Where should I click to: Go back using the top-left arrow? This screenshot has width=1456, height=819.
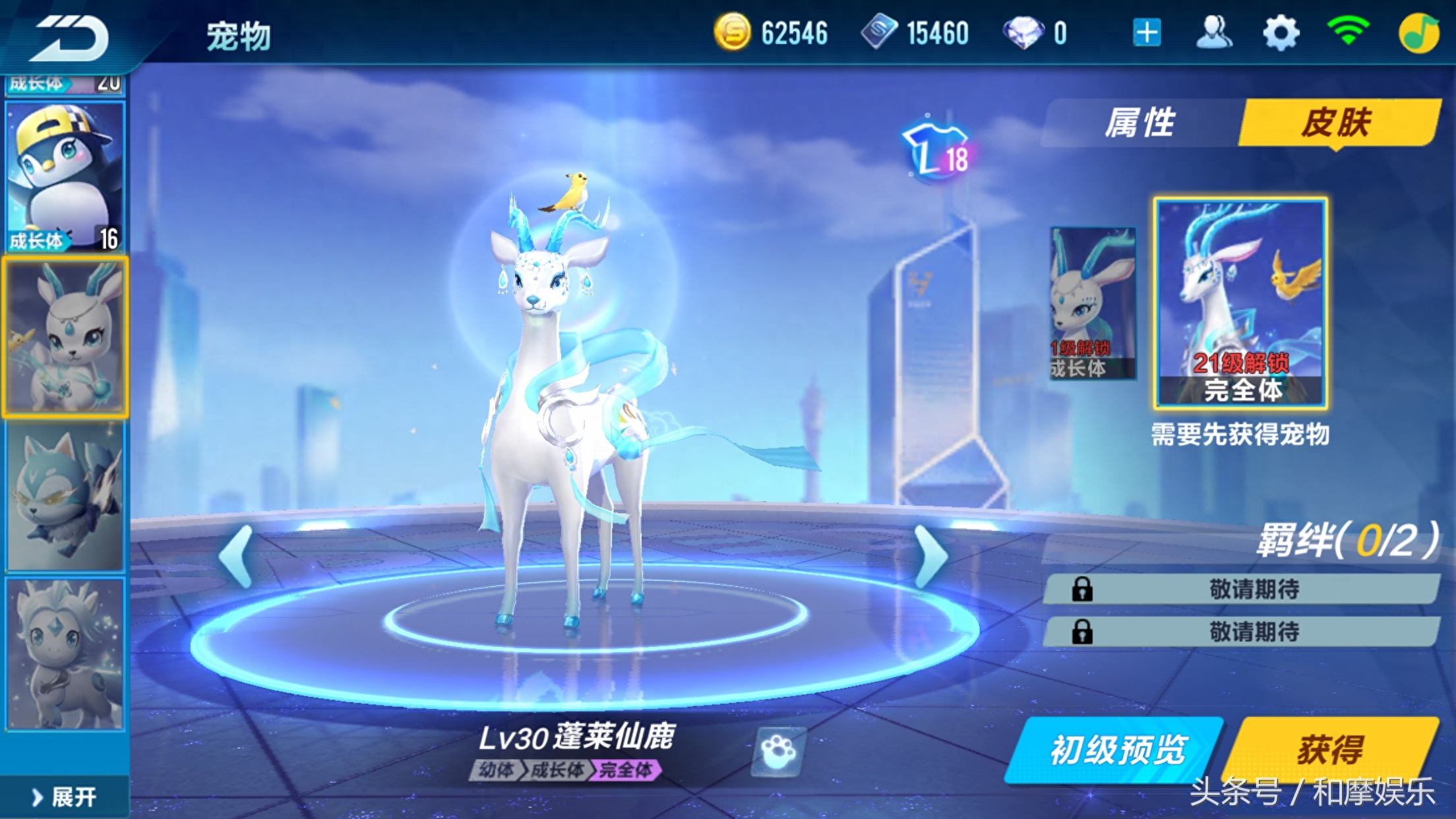[x=71, y=38]
